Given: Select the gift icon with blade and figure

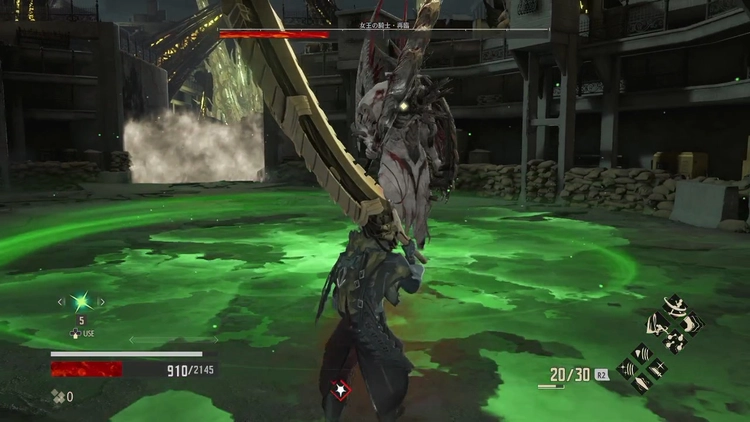Looking at the screenshot, I should pyautogui.click(x=658, y=325).
